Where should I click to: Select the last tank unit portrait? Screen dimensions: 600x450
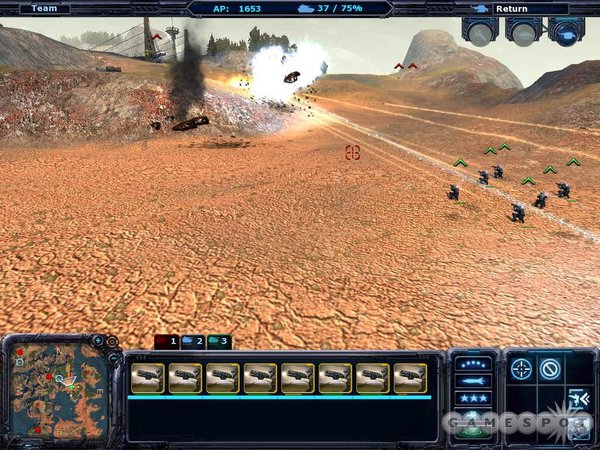[410, 377]
